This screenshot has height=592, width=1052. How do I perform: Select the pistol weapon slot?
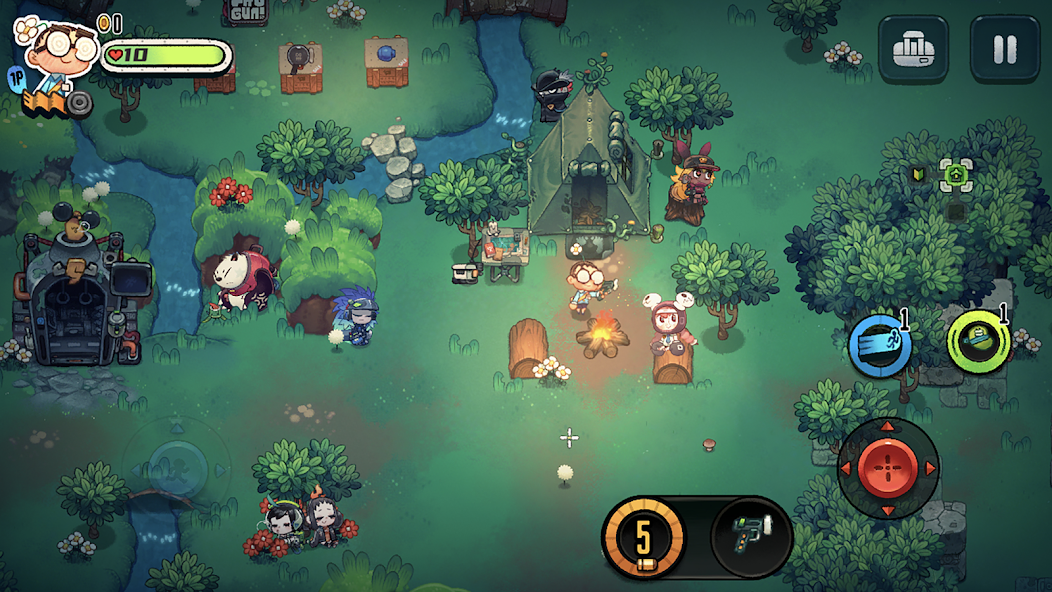751,536
